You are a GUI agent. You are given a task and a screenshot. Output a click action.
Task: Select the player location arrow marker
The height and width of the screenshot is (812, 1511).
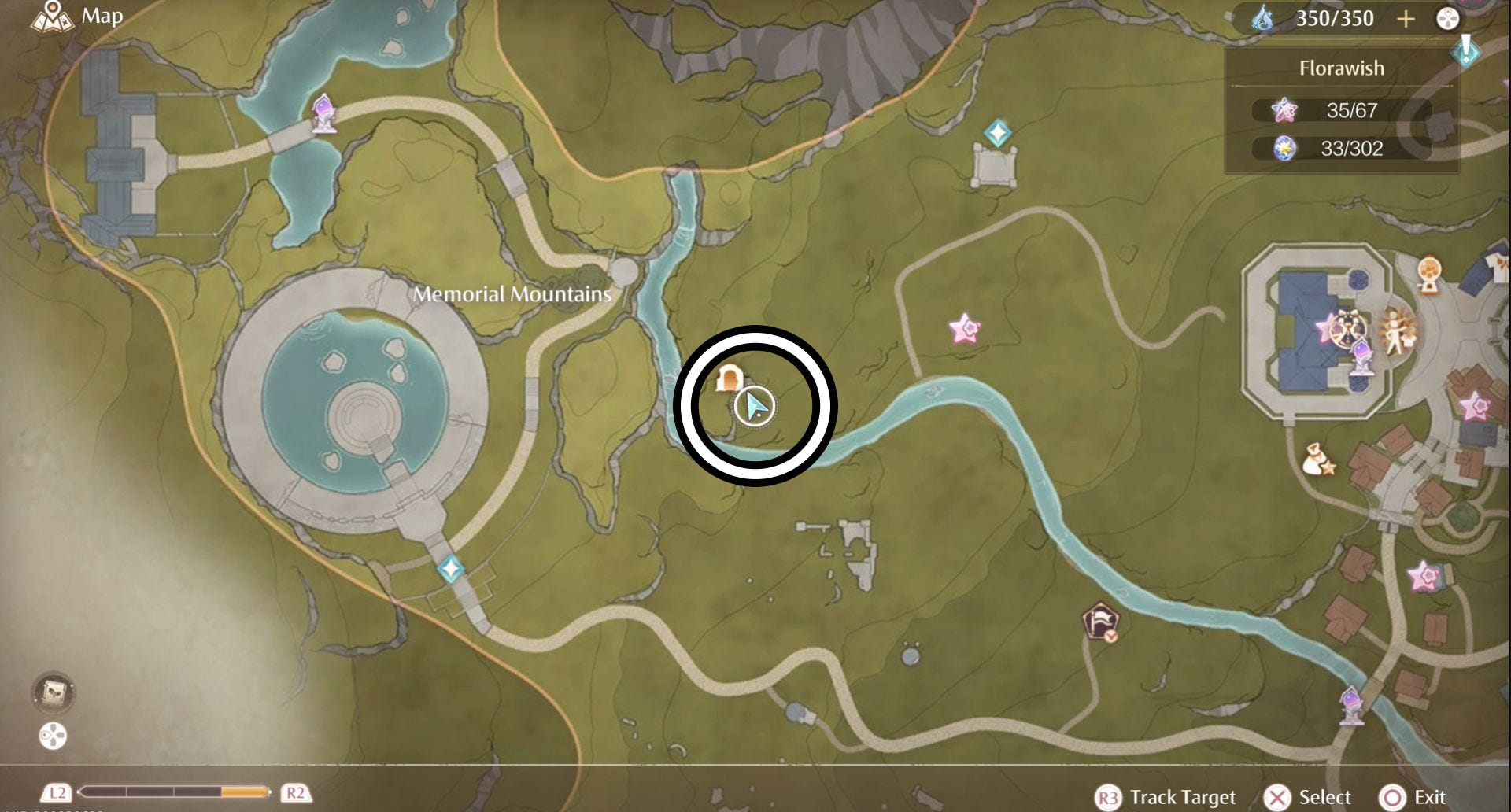tap(755, 407)
